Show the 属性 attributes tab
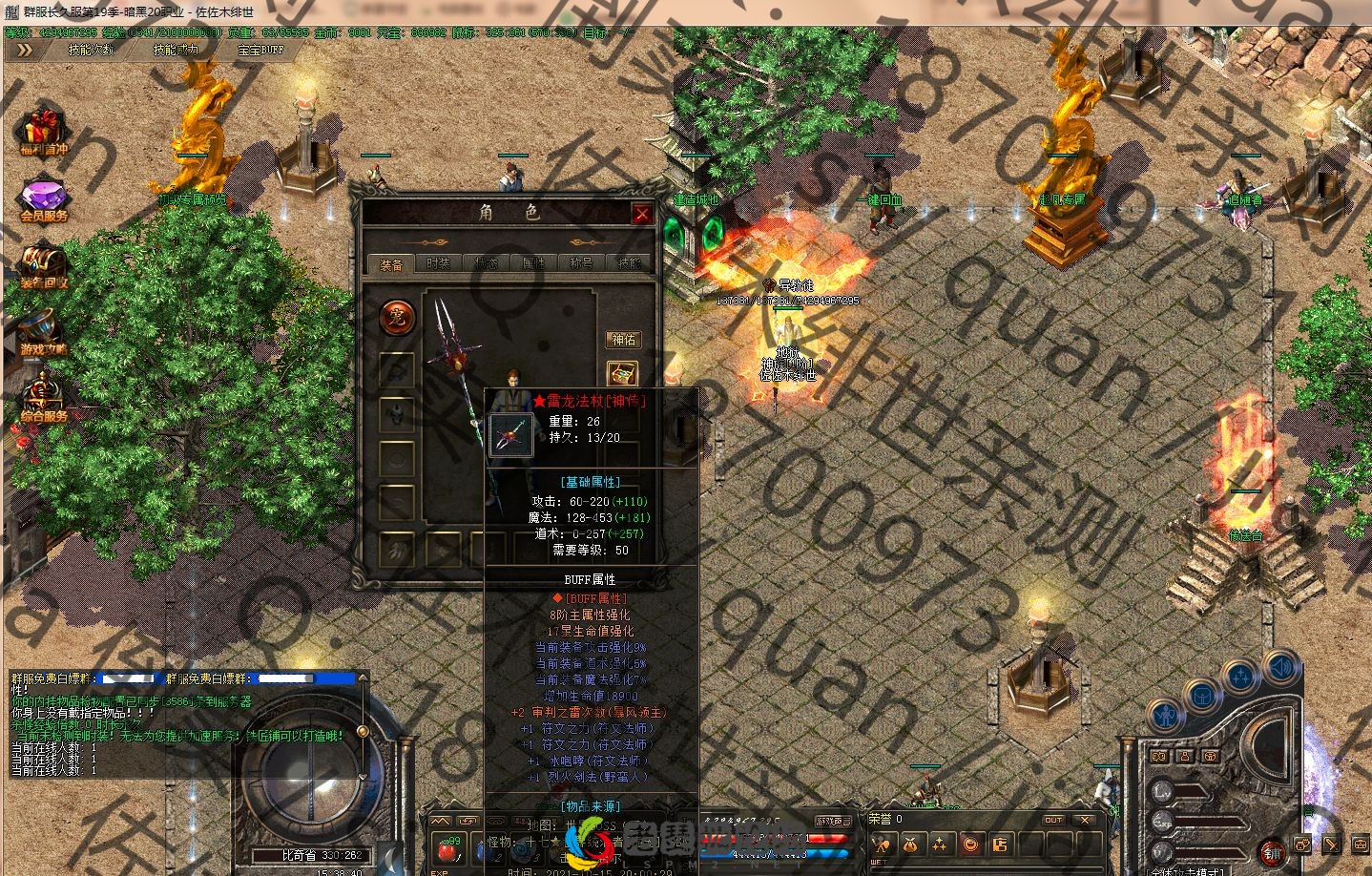This screenshot has width=1372, height=876. click(x=533, y=263)
